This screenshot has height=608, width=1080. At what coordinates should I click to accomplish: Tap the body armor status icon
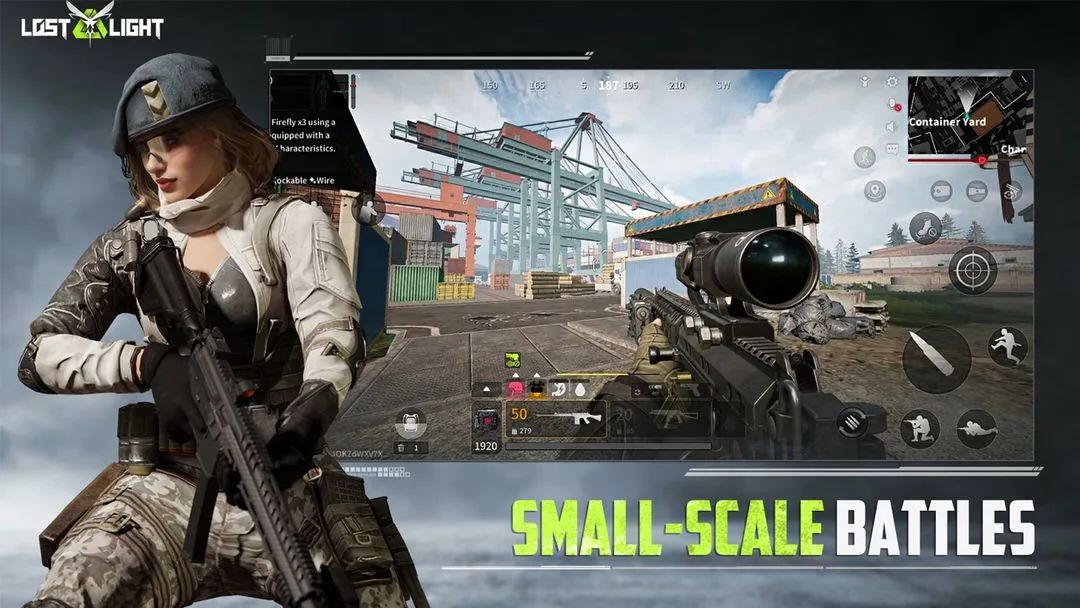tap(536, 388)
